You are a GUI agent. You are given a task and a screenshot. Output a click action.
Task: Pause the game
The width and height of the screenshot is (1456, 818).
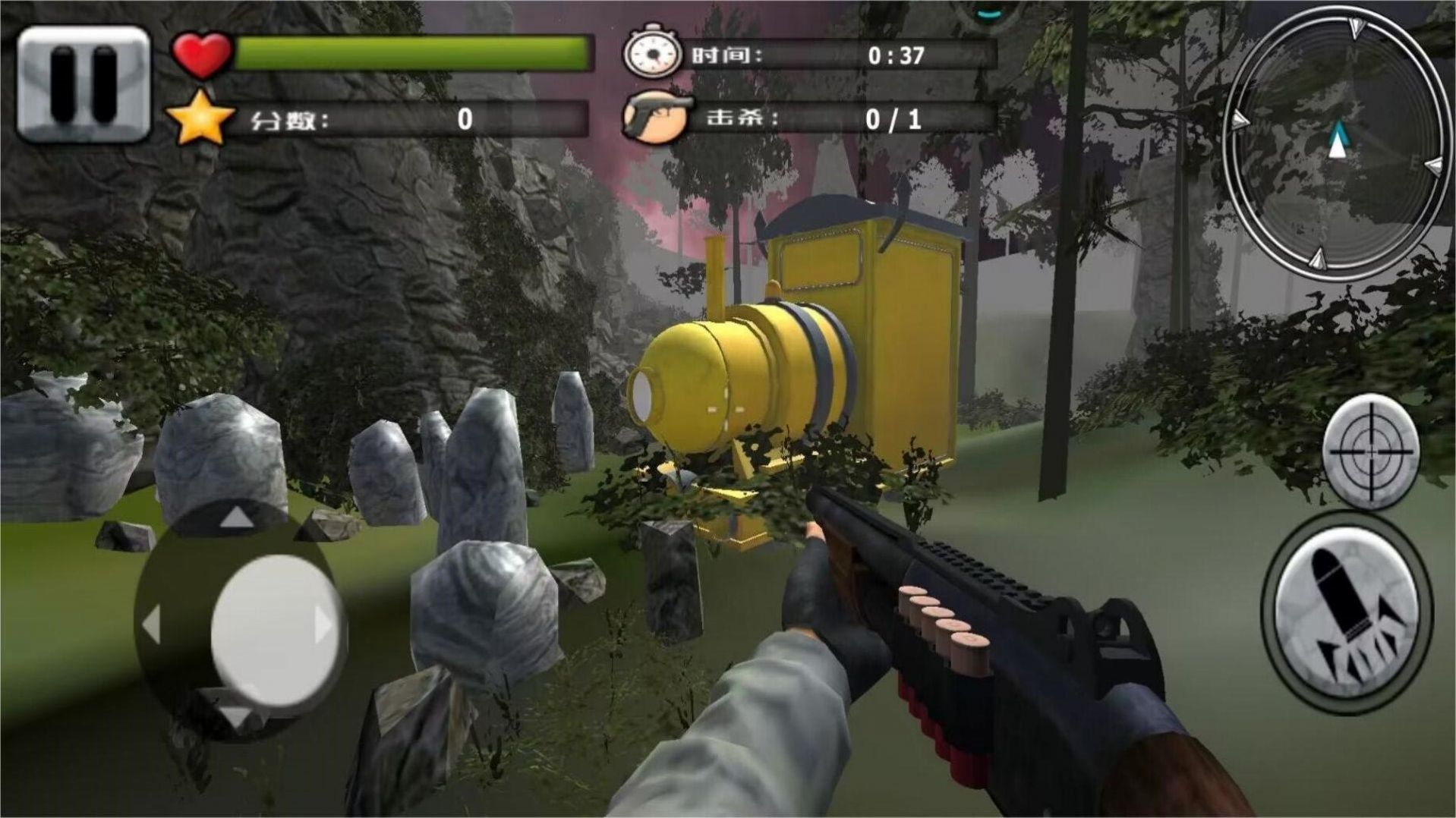[x=84, y=83]
